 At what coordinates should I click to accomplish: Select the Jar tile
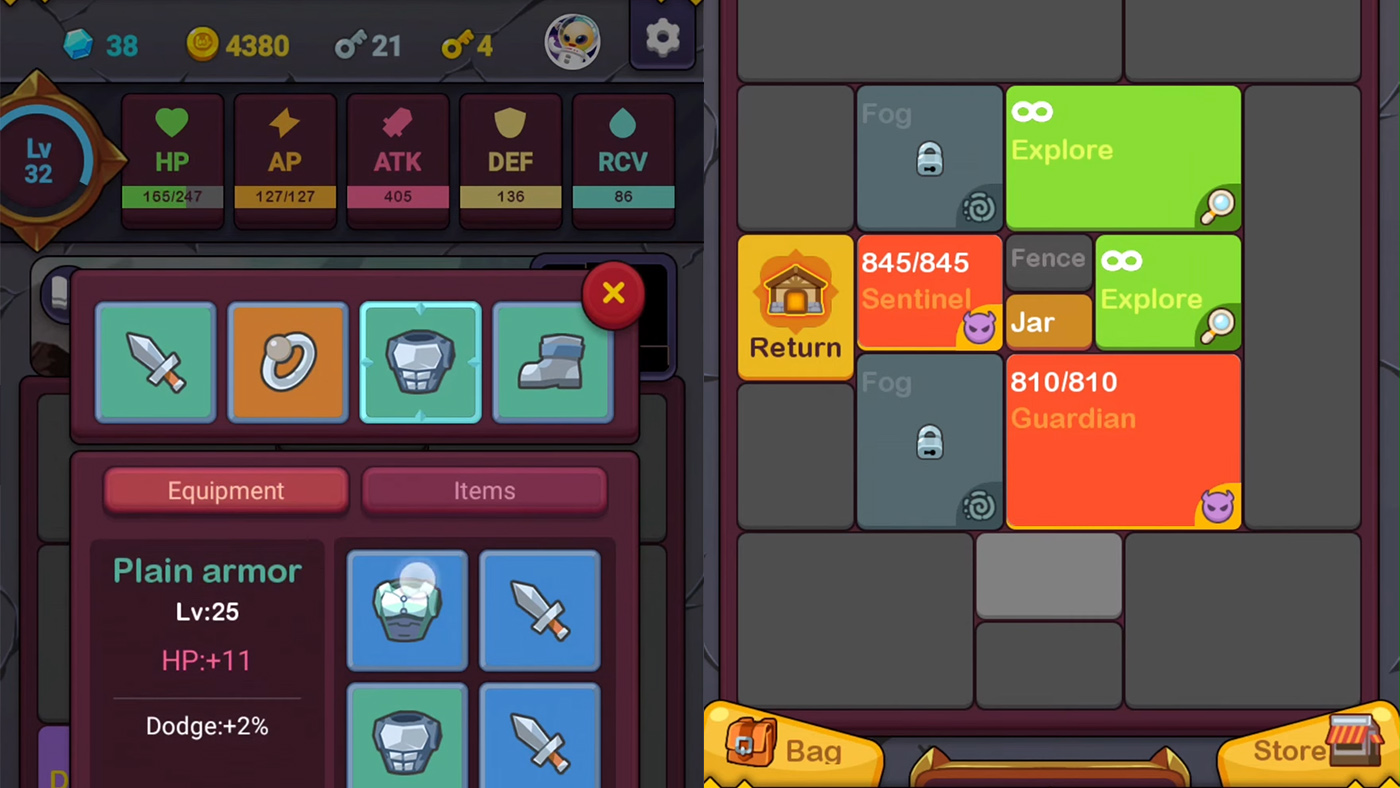(1048, 322)
